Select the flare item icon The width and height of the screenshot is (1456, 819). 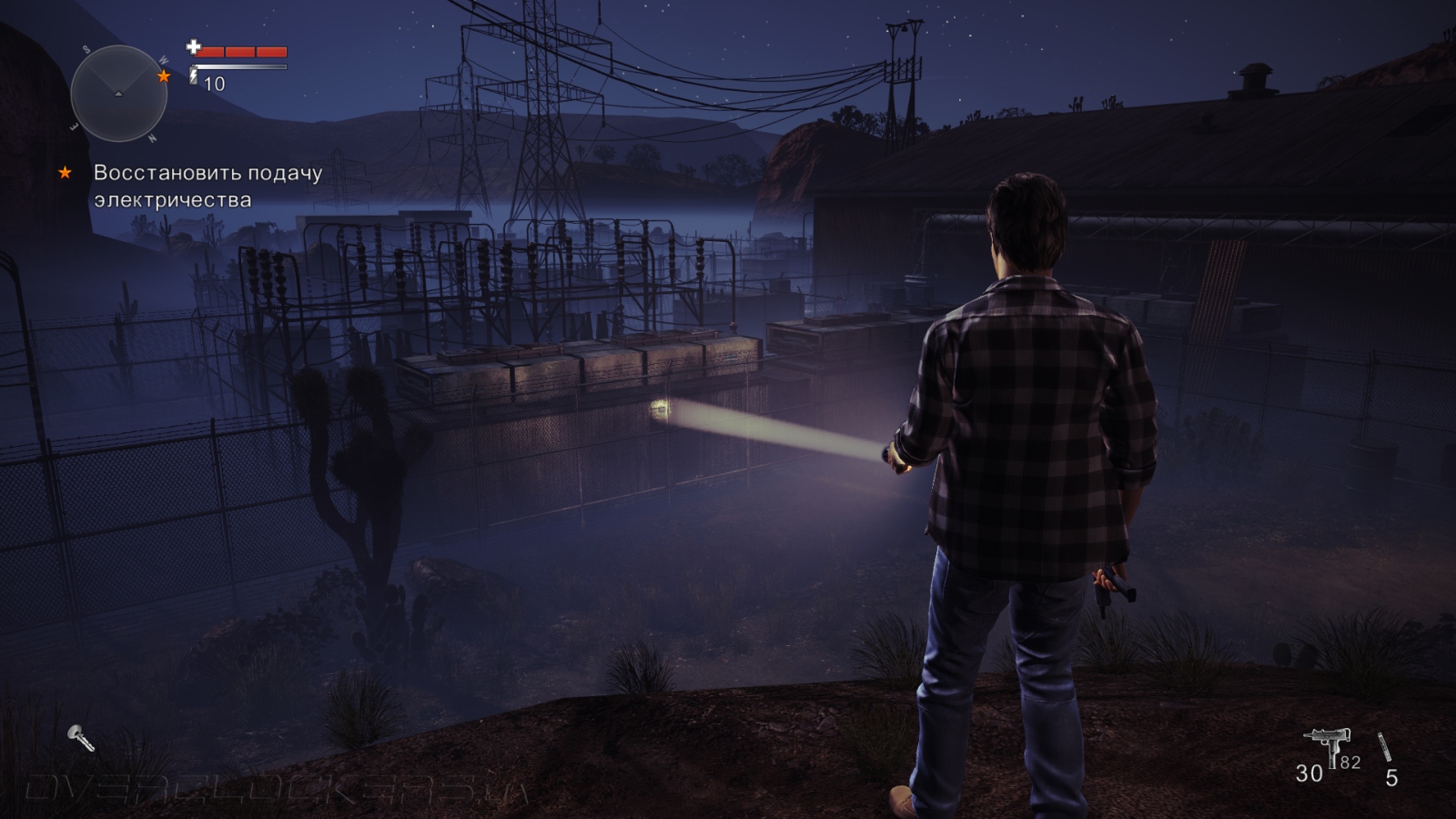pos(1385,747)
